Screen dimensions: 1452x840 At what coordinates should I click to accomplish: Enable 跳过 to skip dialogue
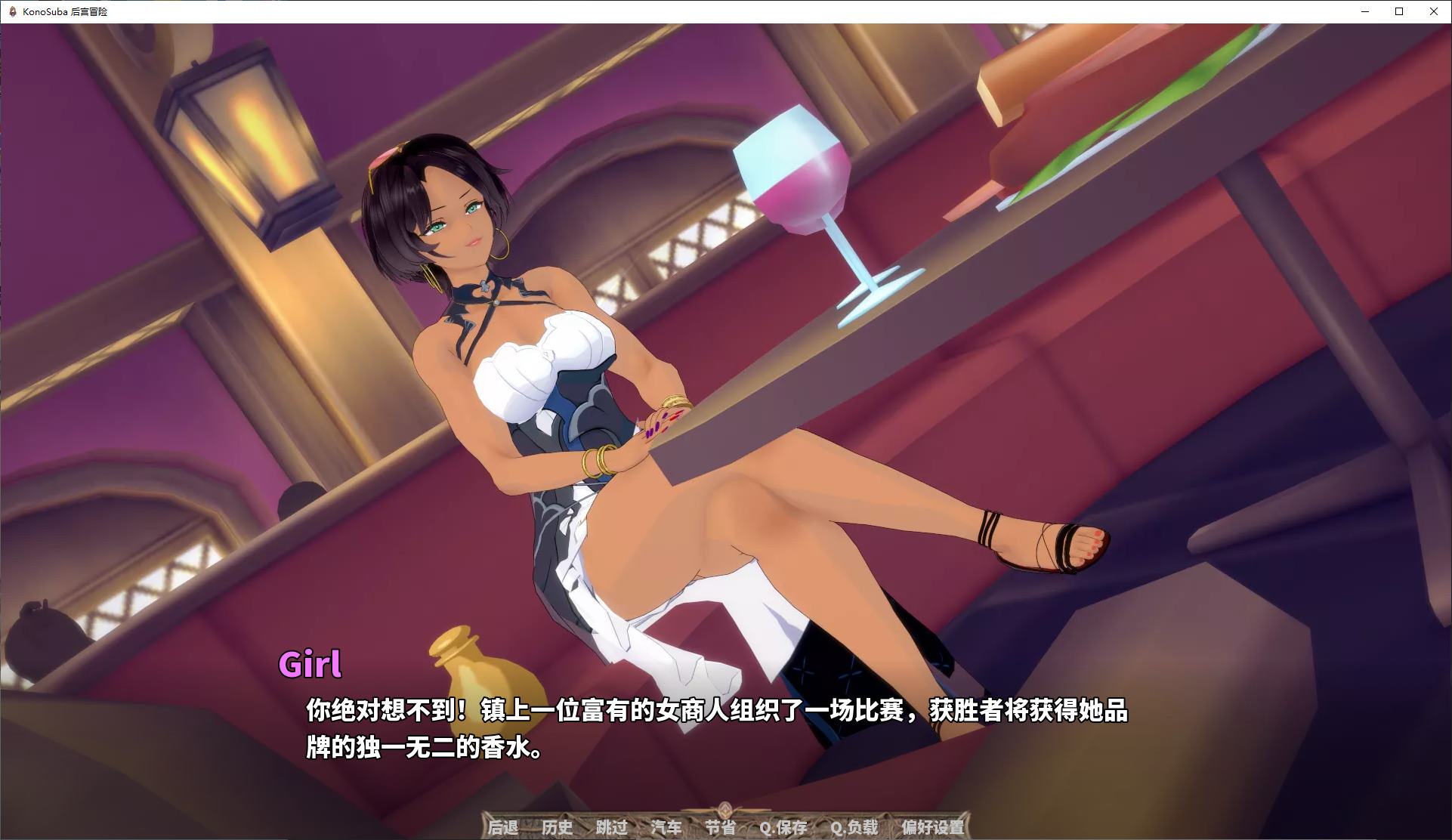click(x=613, y=828)
